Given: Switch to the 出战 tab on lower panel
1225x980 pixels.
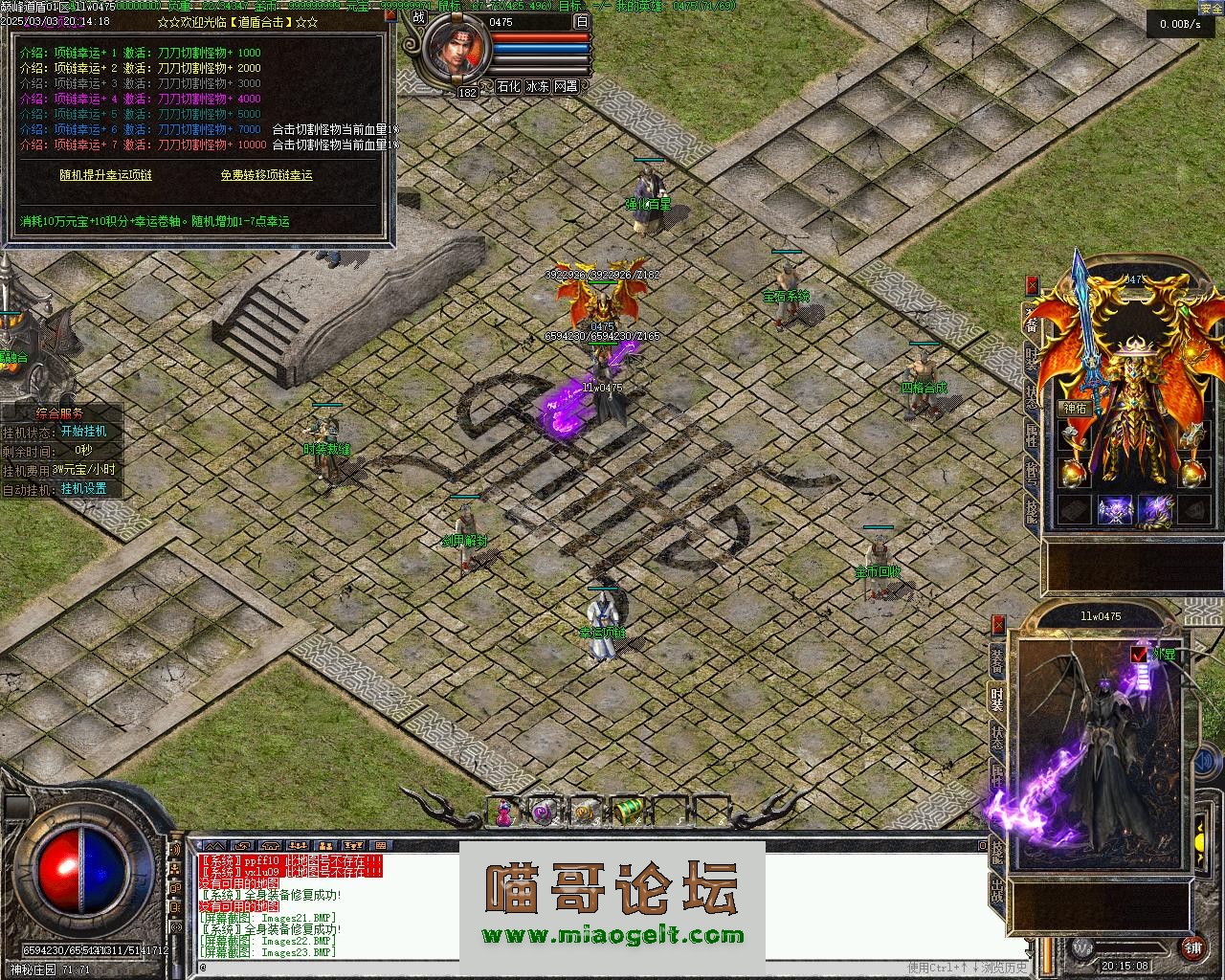Looking at the screenshot, I should click(997, 893).
